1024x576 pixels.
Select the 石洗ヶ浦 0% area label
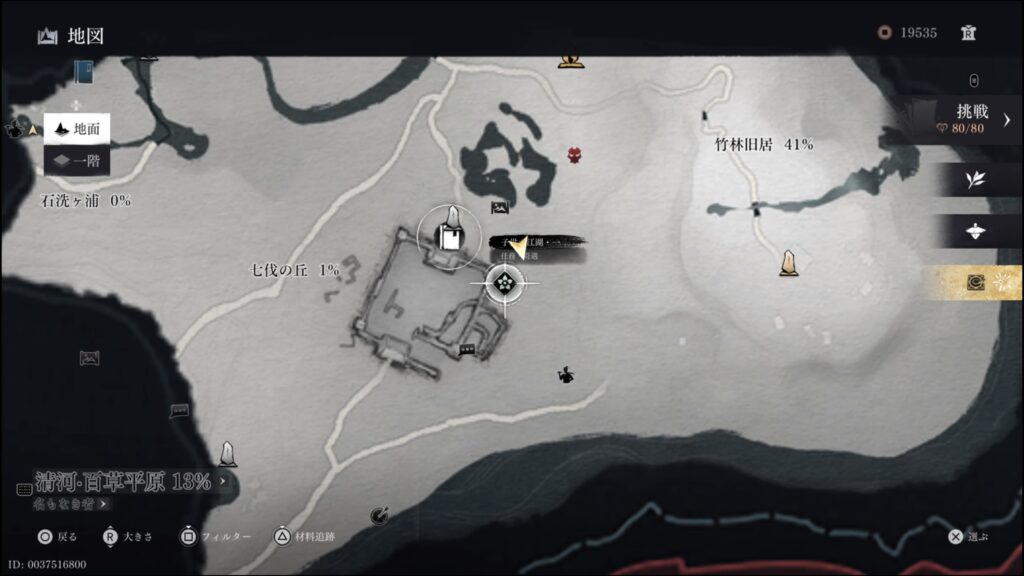(85, 200)
